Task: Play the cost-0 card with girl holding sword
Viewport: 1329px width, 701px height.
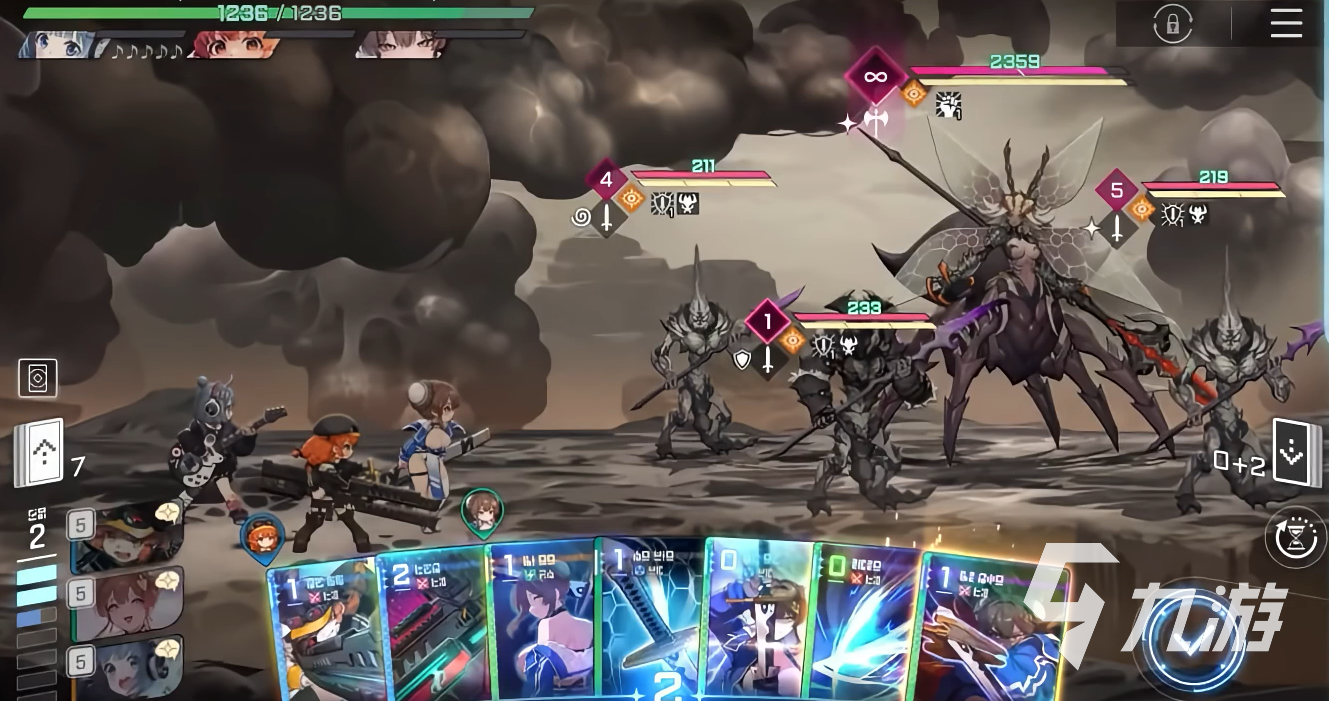Action: click(x=758, y=622)
